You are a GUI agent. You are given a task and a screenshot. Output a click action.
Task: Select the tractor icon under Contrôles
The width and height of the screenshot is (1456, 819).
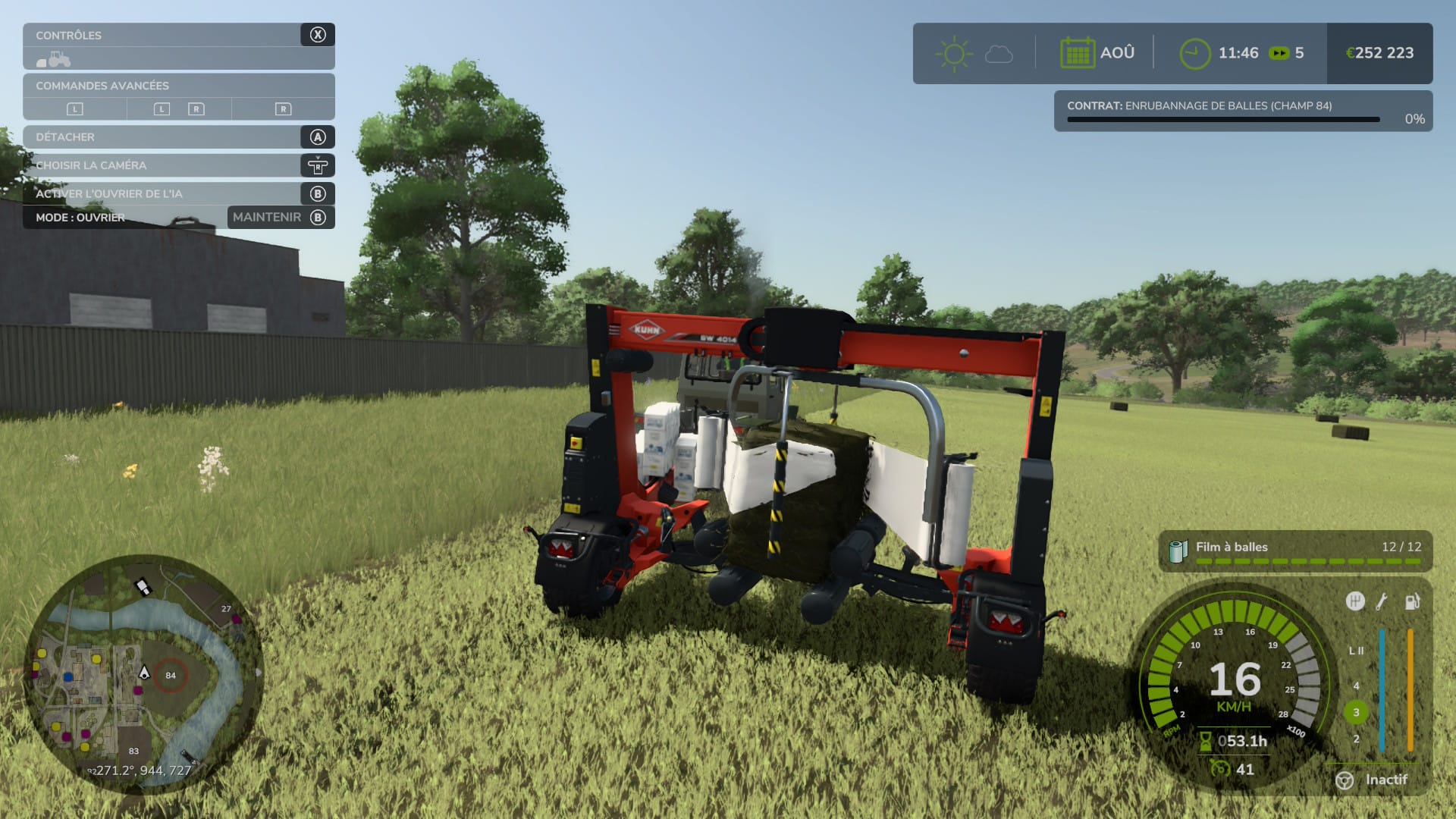(x=54, y=59)
